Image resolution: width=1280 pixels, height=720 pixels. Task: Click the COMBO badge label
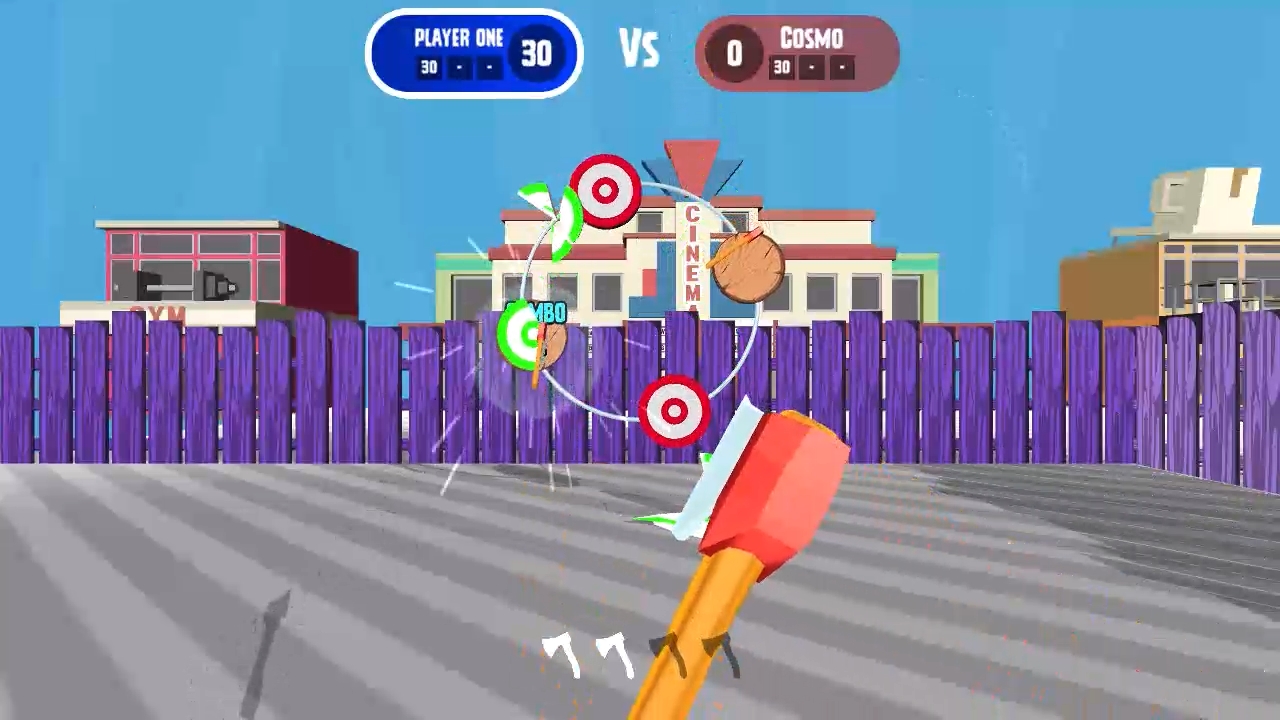pyautogui.click(x=535, y=311)
